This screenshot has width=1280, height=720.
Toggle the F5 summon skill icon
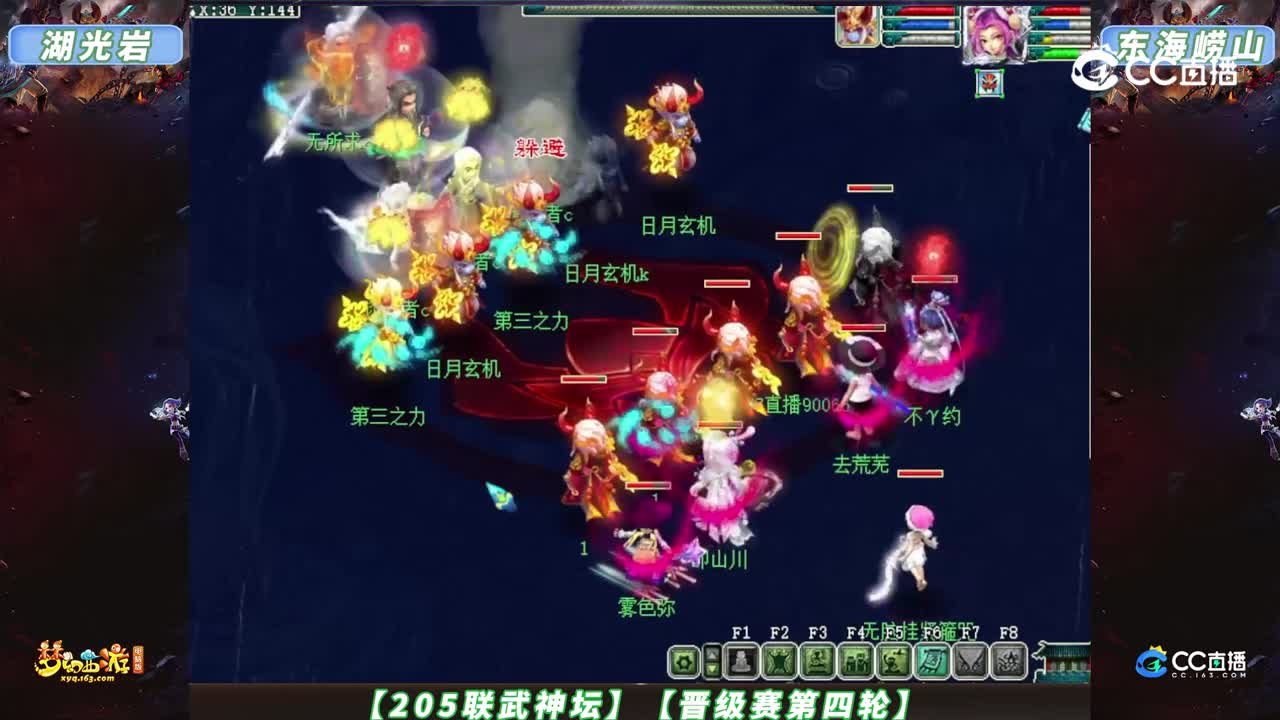tap(894, 662)
